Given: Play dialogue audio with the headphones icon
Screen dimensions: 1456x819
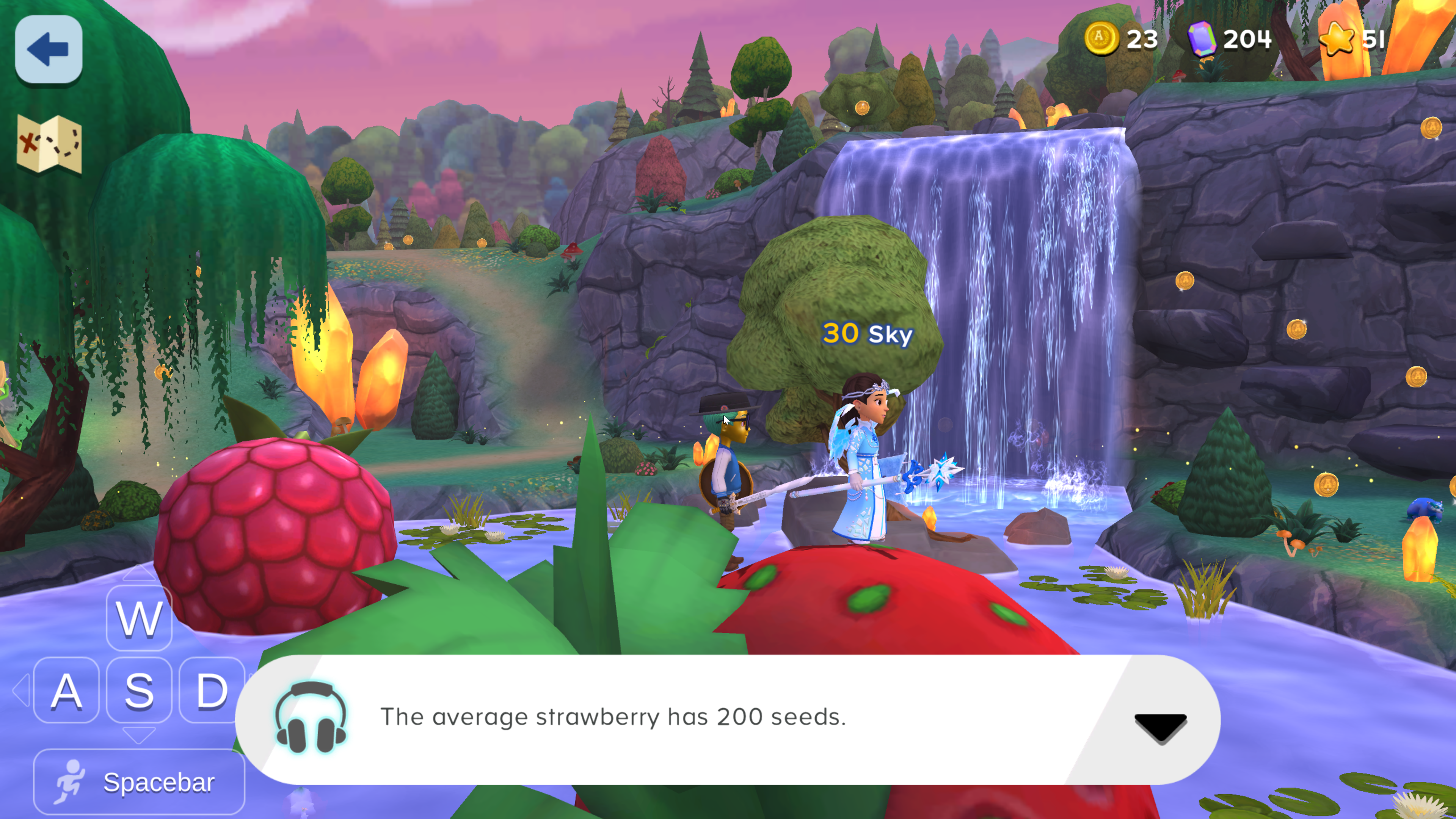Looking at the screenshot, I should 310,717.
